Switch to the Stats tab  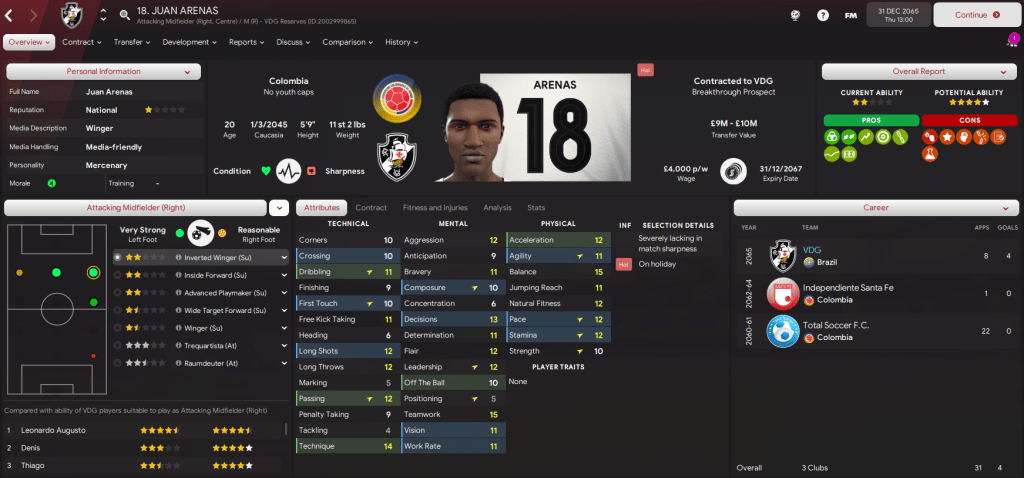pos(536,208)
